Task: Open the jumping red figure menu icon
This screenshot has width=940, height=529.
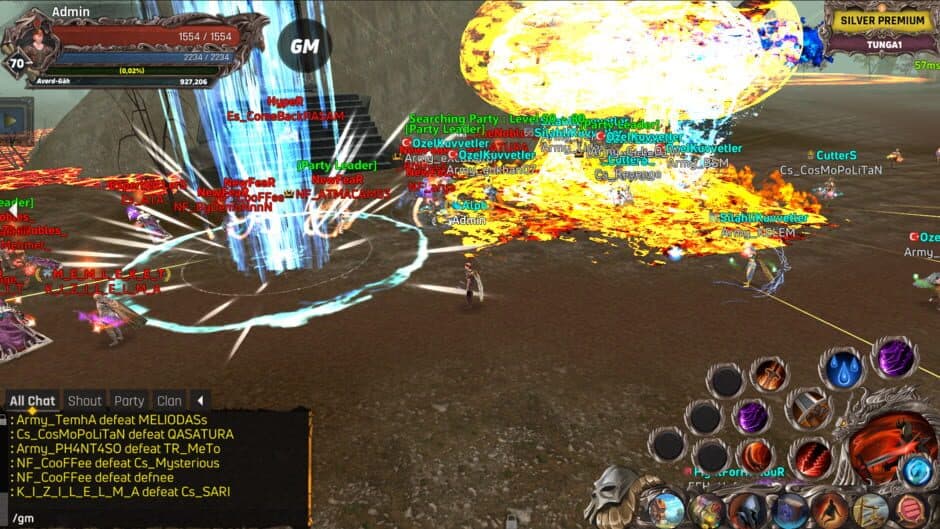Action: tap(830, 510)
